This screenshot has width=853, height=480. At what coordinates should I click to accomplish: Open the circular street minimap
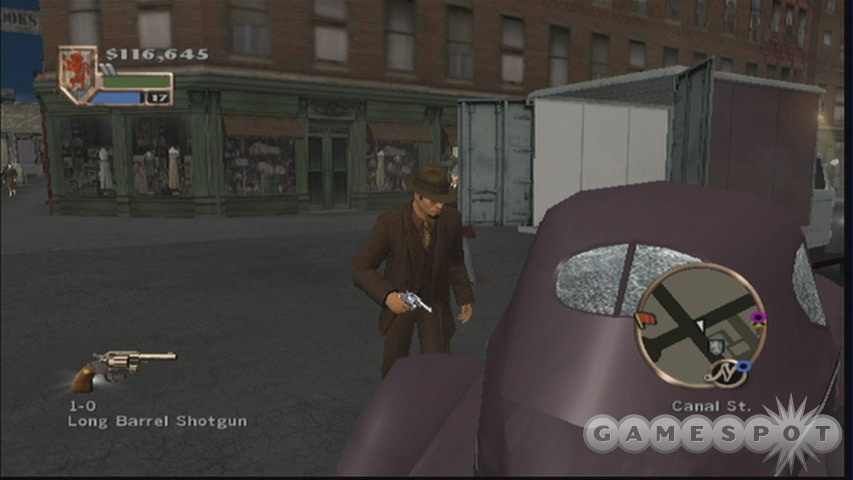click(x=699, y=323)
